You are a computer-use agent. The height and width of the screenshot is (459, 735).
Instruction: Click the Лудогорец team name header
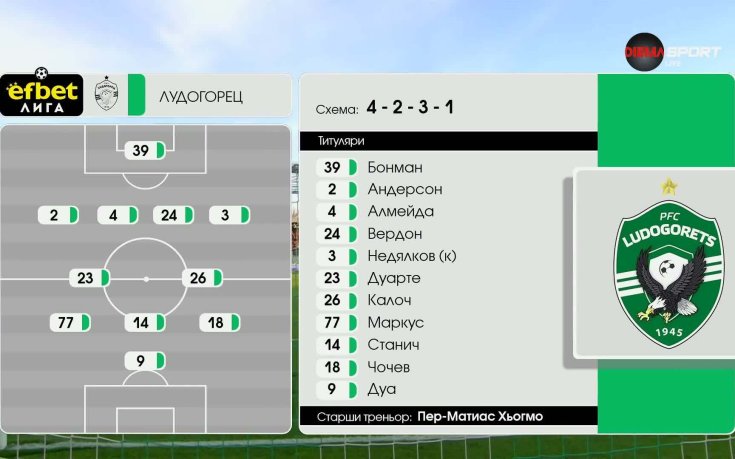[x=200, y=96]
